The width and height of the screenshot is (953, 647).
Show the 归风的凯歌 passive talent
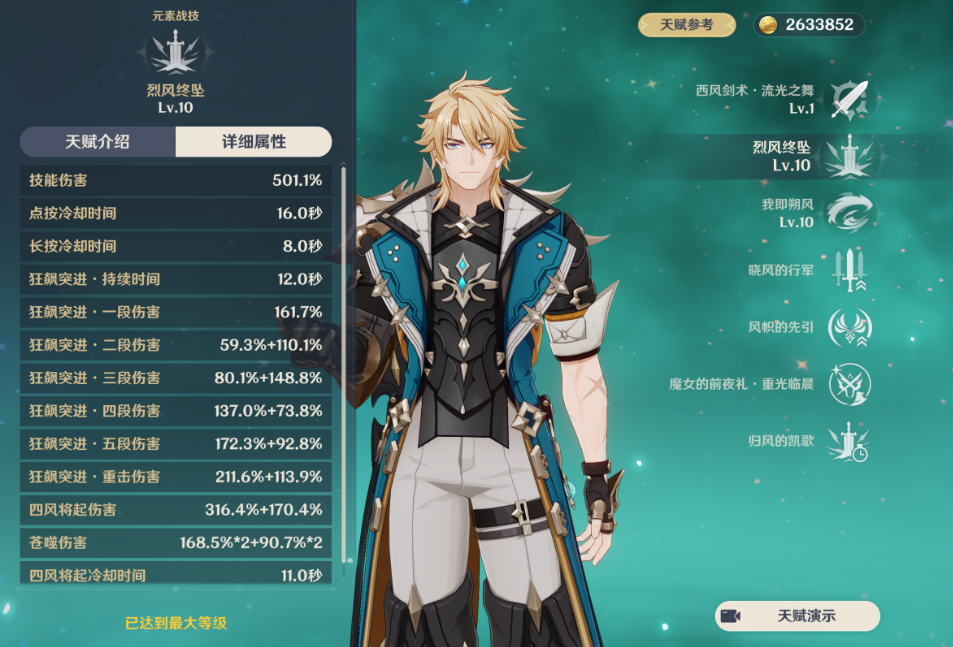coord(851,441)
